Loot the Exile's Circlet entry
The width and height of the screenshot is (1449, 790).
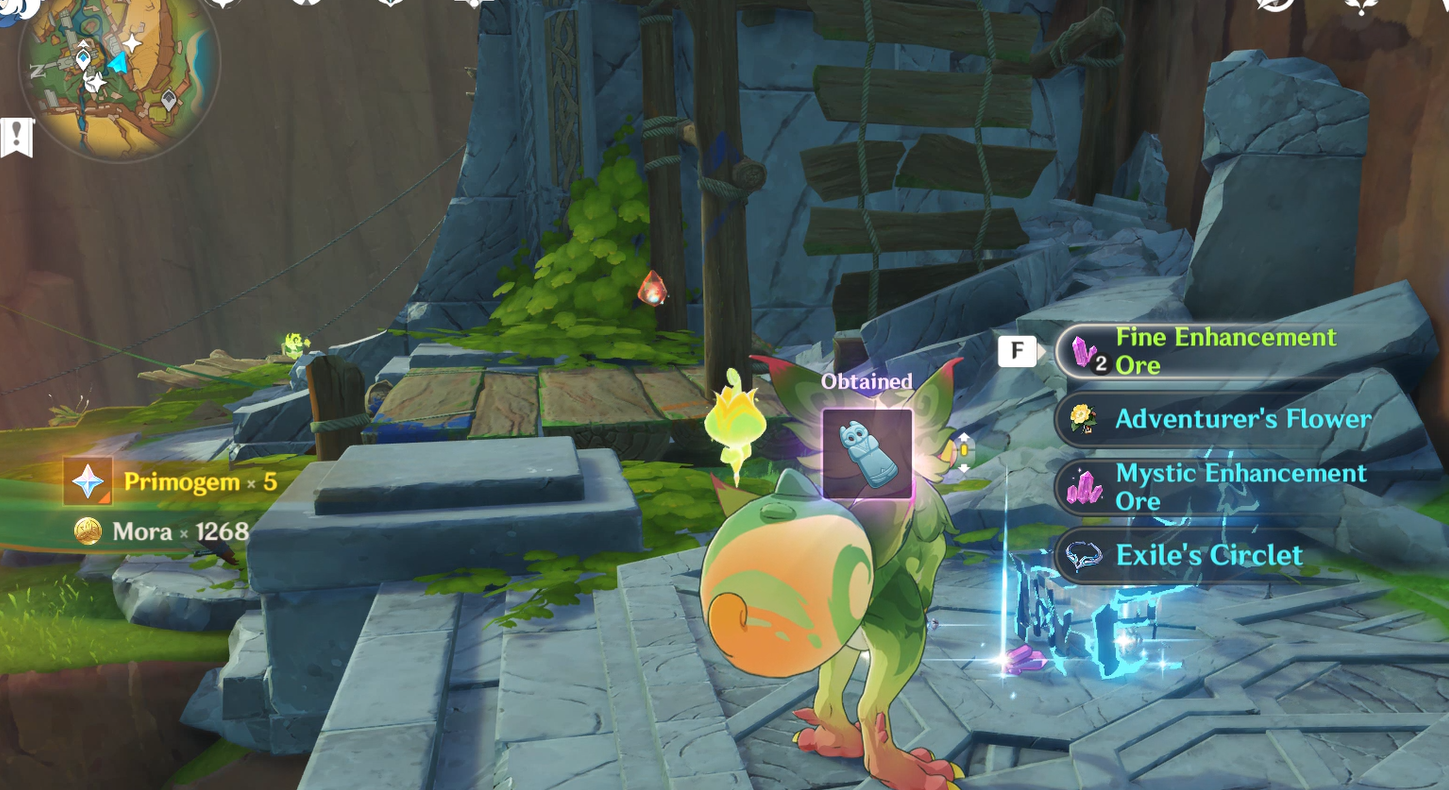click(1208, 556)
